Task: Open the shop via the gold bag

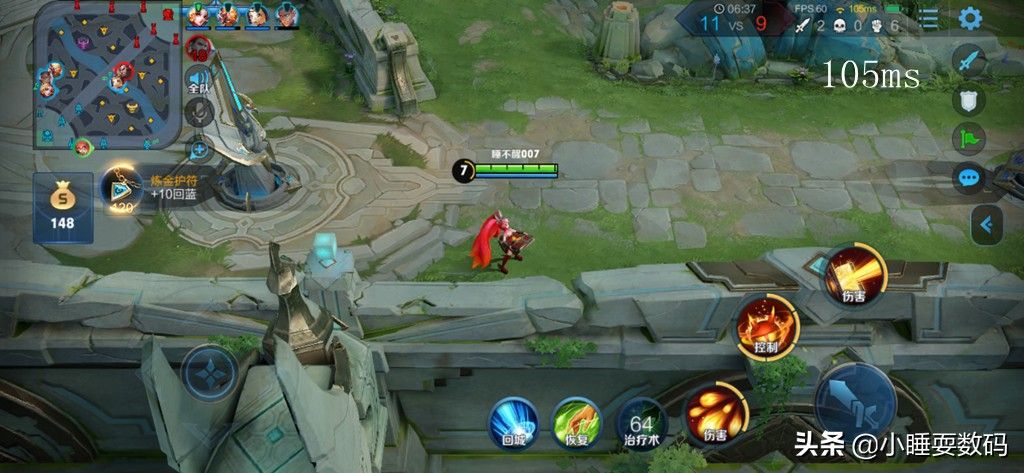Action: [x=63, y=207]
